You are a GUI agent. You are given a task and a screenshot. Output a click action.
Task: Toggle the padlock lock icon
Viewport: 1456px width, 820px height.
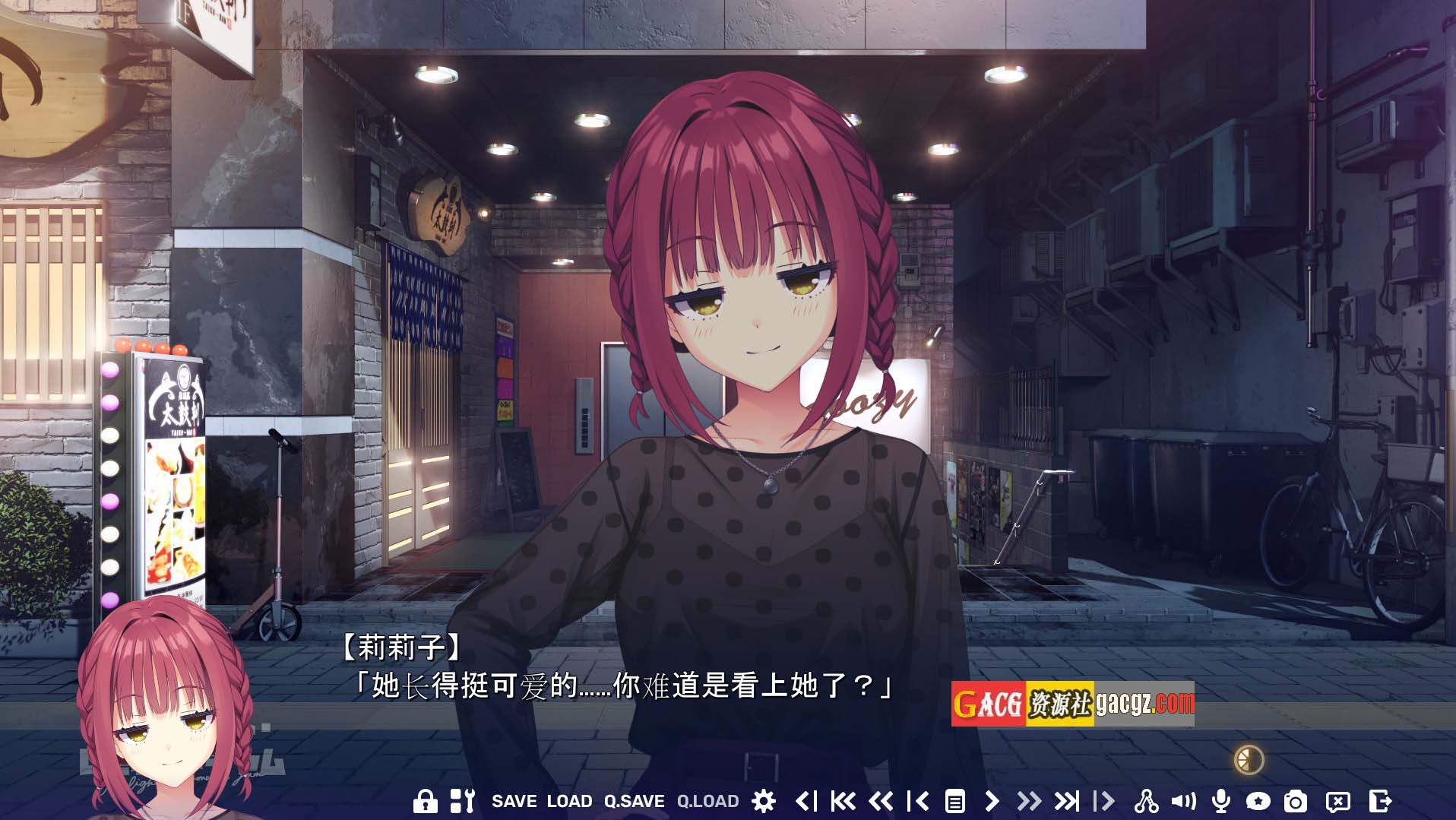pos(425,801)
